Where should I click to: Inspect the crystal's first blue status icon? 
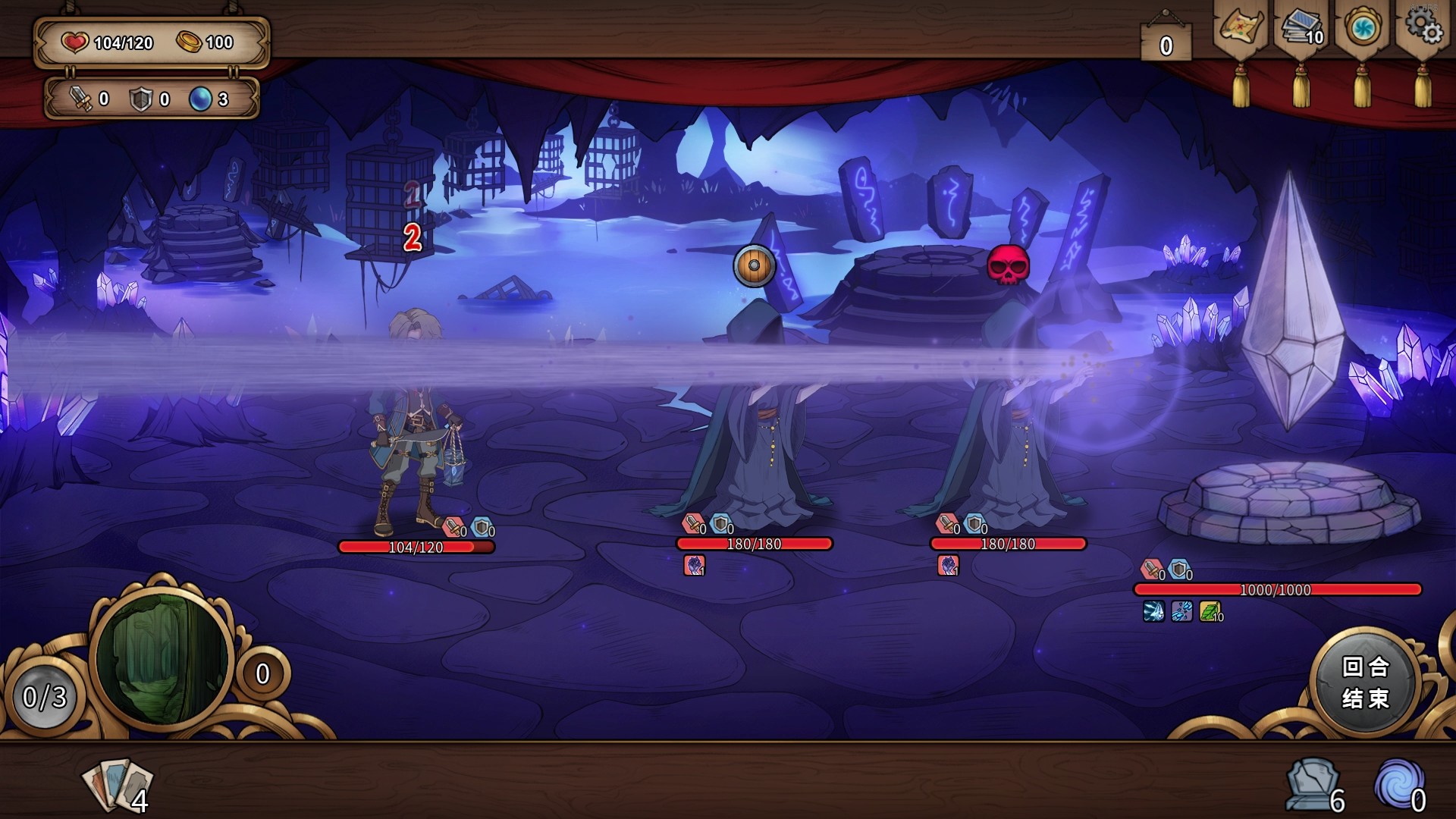click(1153, 610)
